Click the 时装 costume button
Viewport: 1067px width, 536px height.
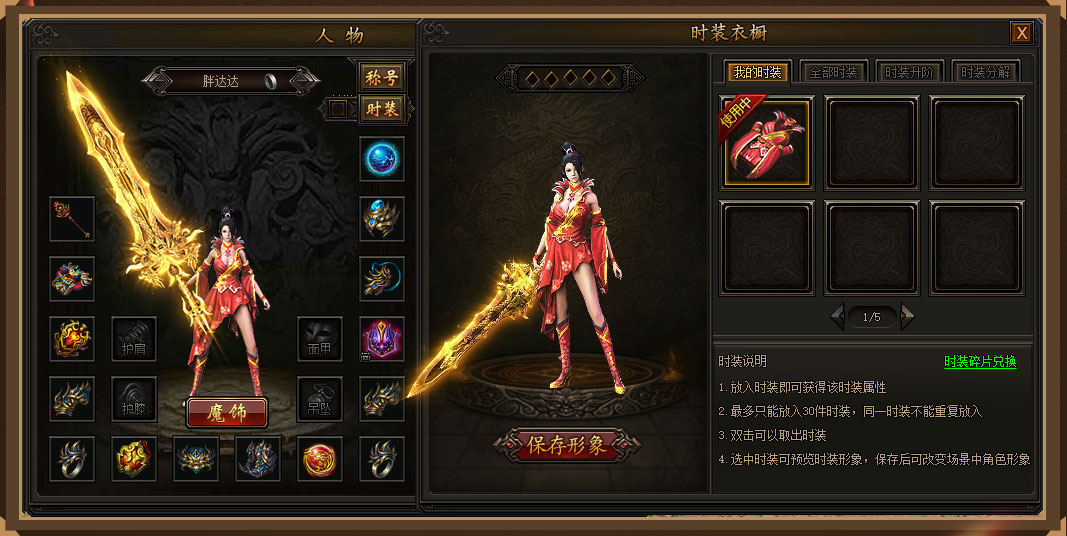[x=381, y=108]
